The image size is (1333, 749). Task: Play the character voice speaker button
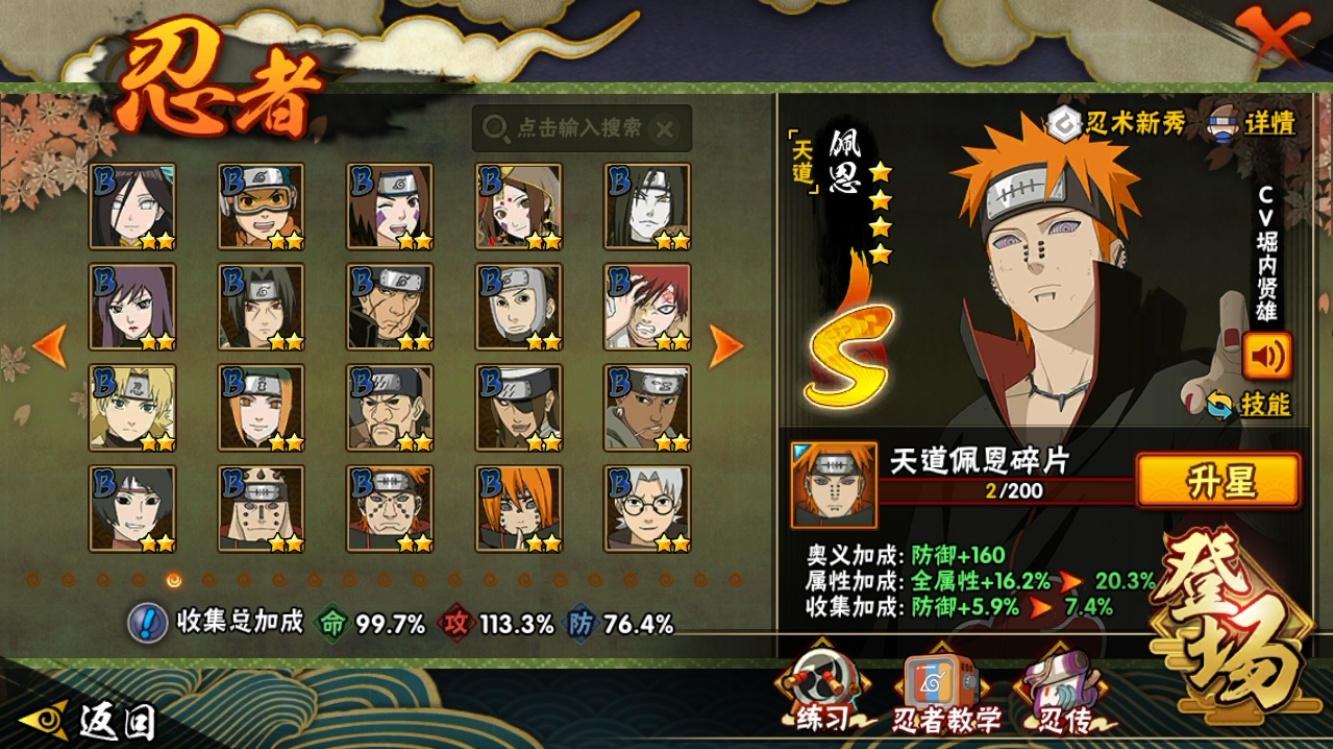[1267, 355]
